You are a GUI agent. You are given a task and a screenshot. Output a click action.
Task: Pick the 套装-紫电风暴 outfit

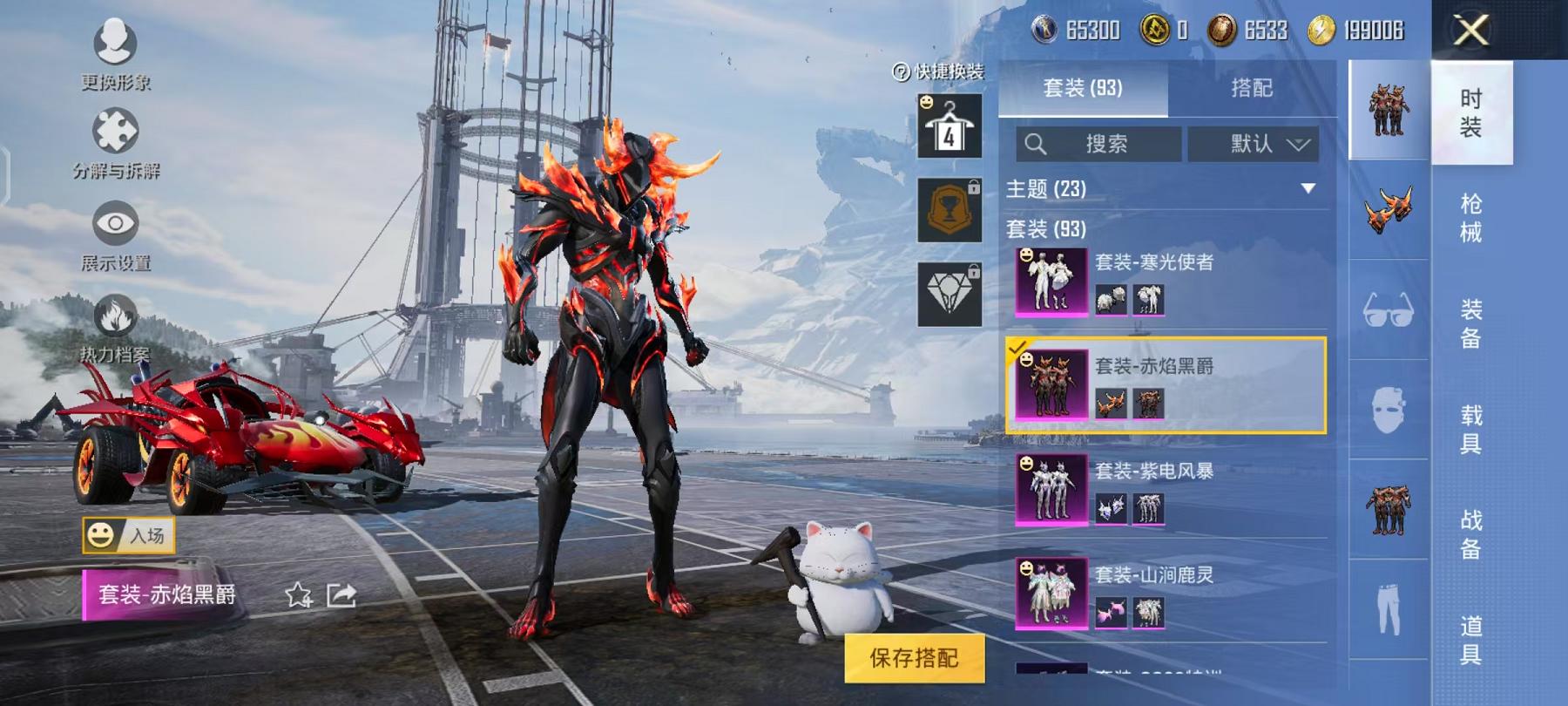coord(1167,490)
